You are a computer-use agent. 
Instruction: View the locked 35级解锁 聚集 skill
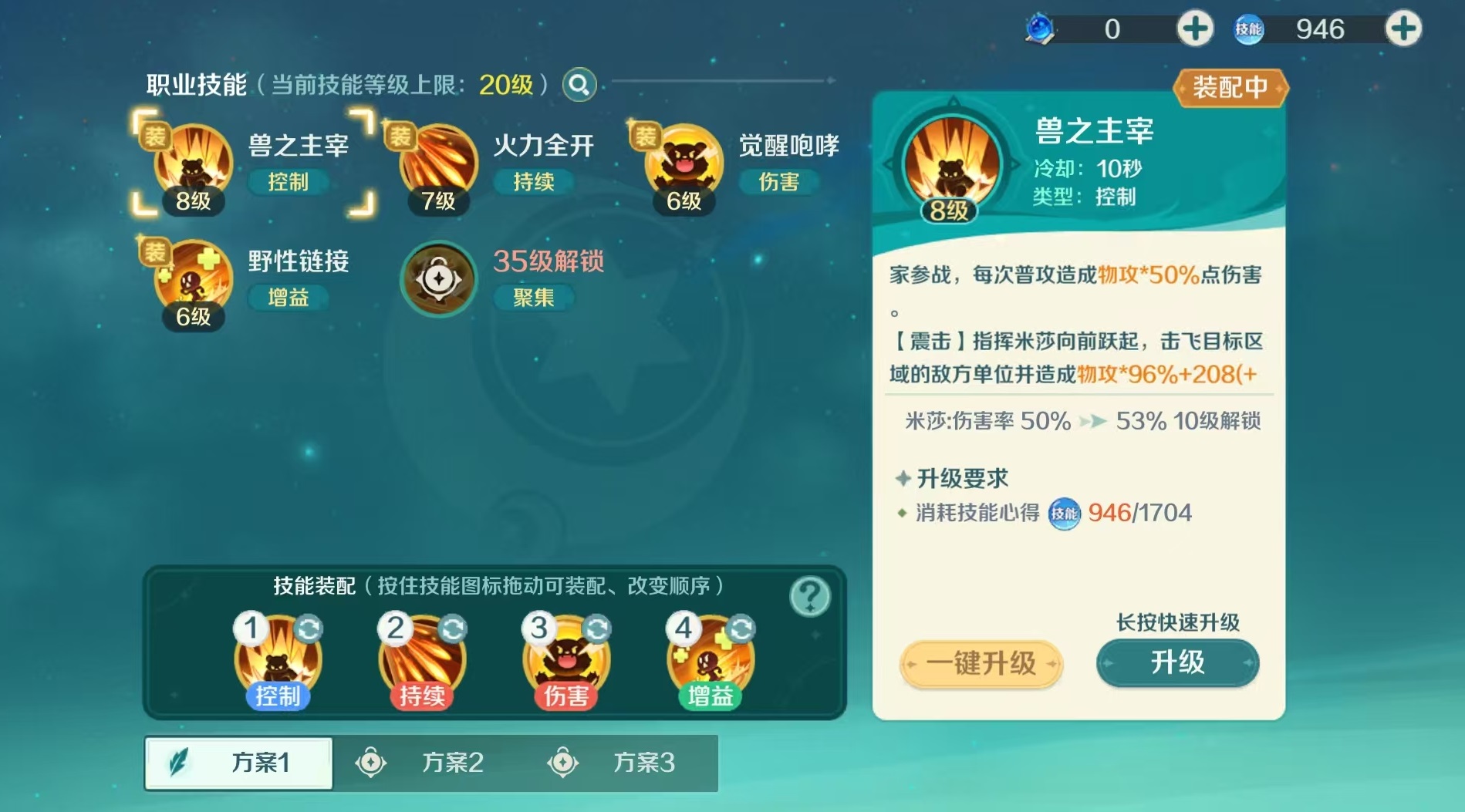point(440,279)
